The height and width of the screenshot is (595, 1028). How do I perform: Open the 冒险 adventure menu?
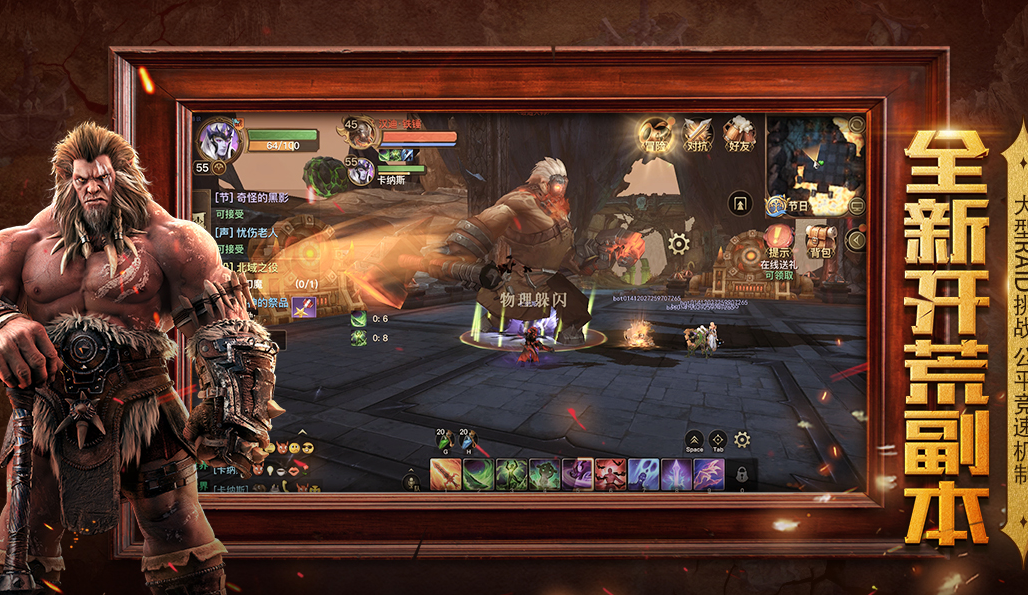tap(655, 135)
